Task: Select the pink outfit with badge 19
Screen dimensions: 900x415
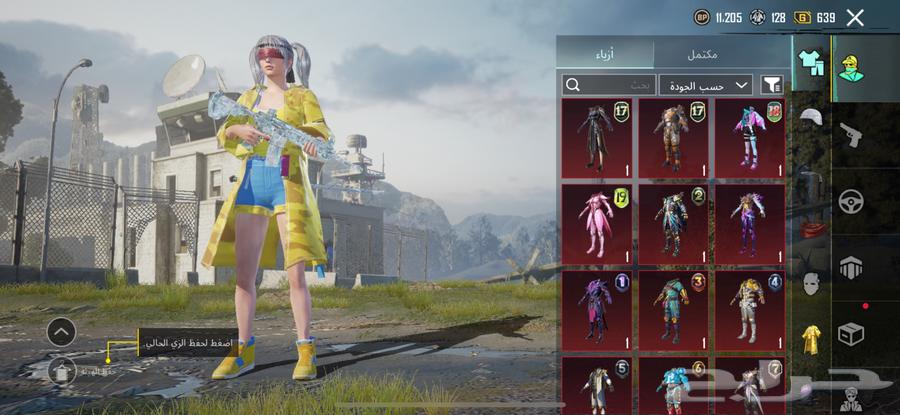Action: 597,222
